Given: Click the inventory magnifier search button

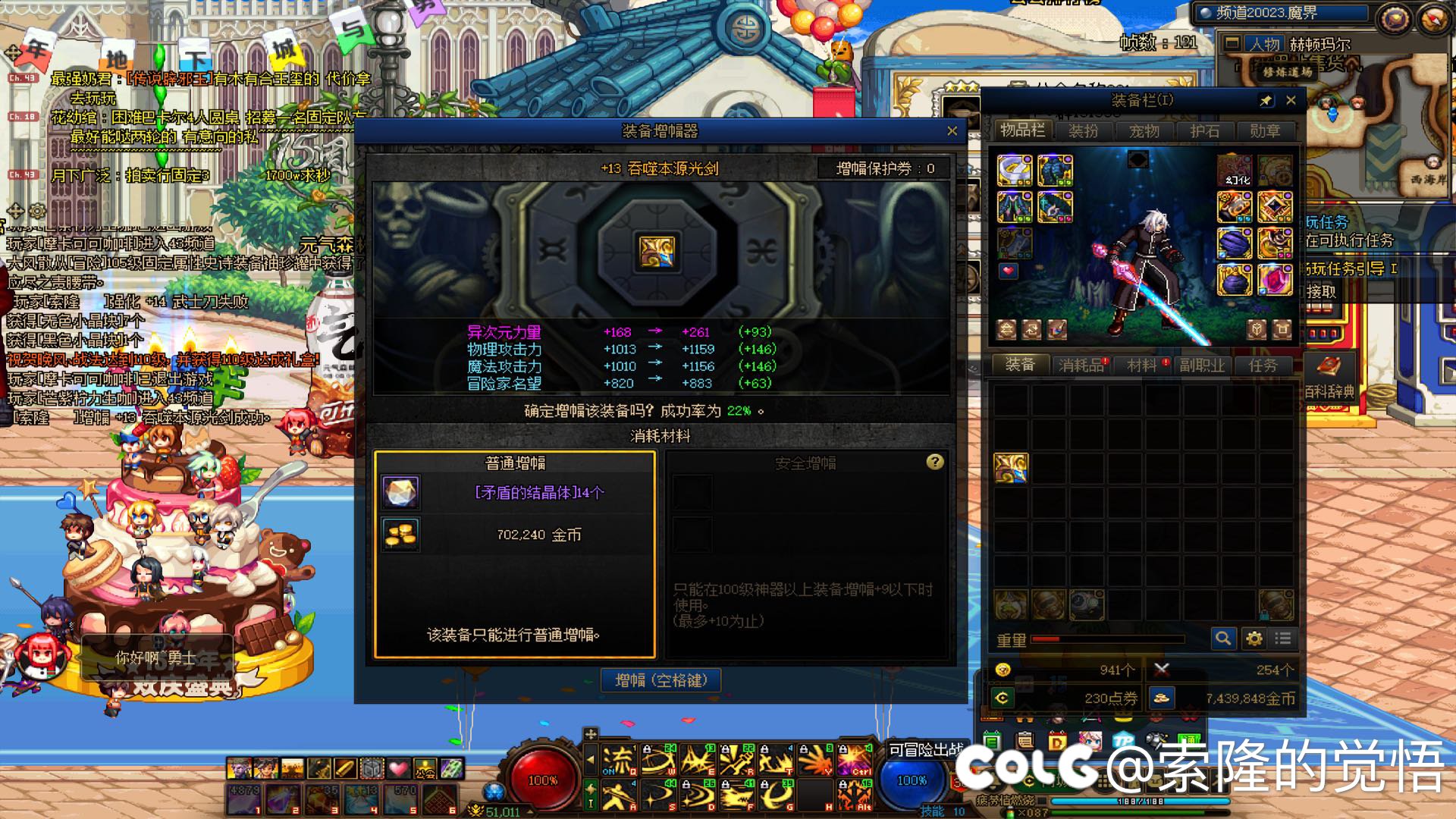Looking at the screenshot, I should click(1222, 639).
